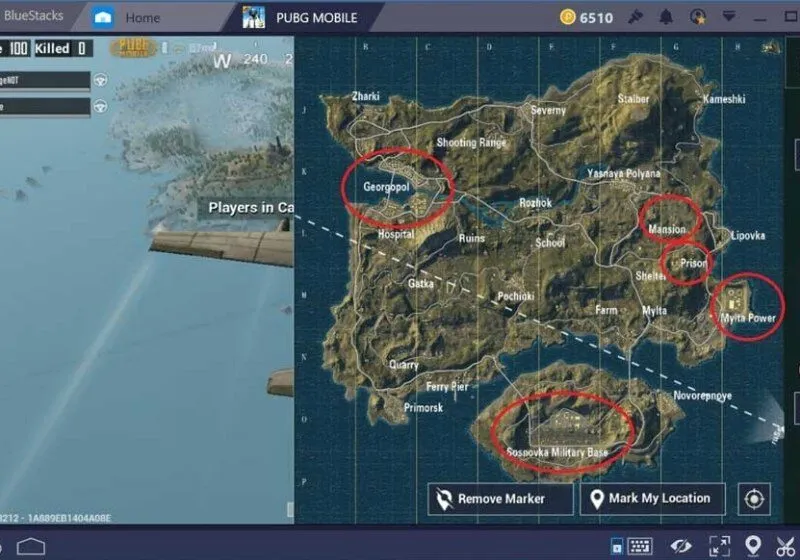Place a marker on Georgopol

point(388,186)
